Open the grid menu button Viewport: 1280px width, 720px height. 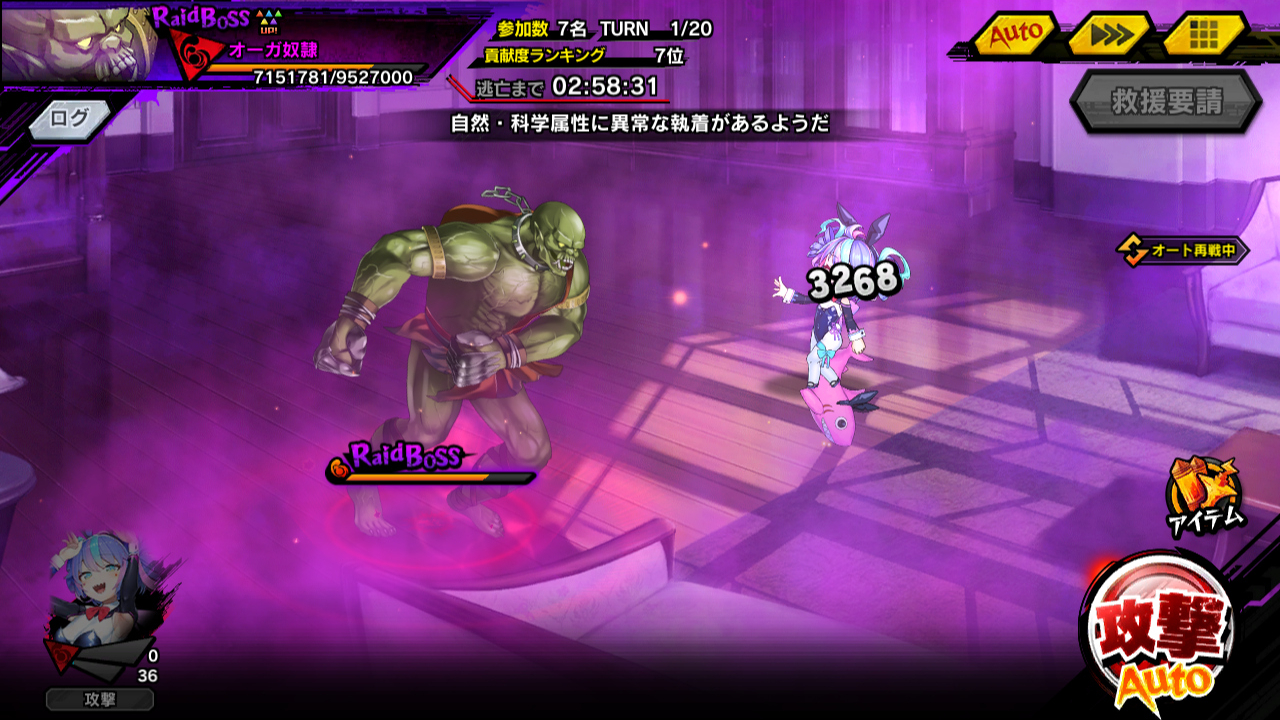pyautogui.click(x=1204, y=35)
